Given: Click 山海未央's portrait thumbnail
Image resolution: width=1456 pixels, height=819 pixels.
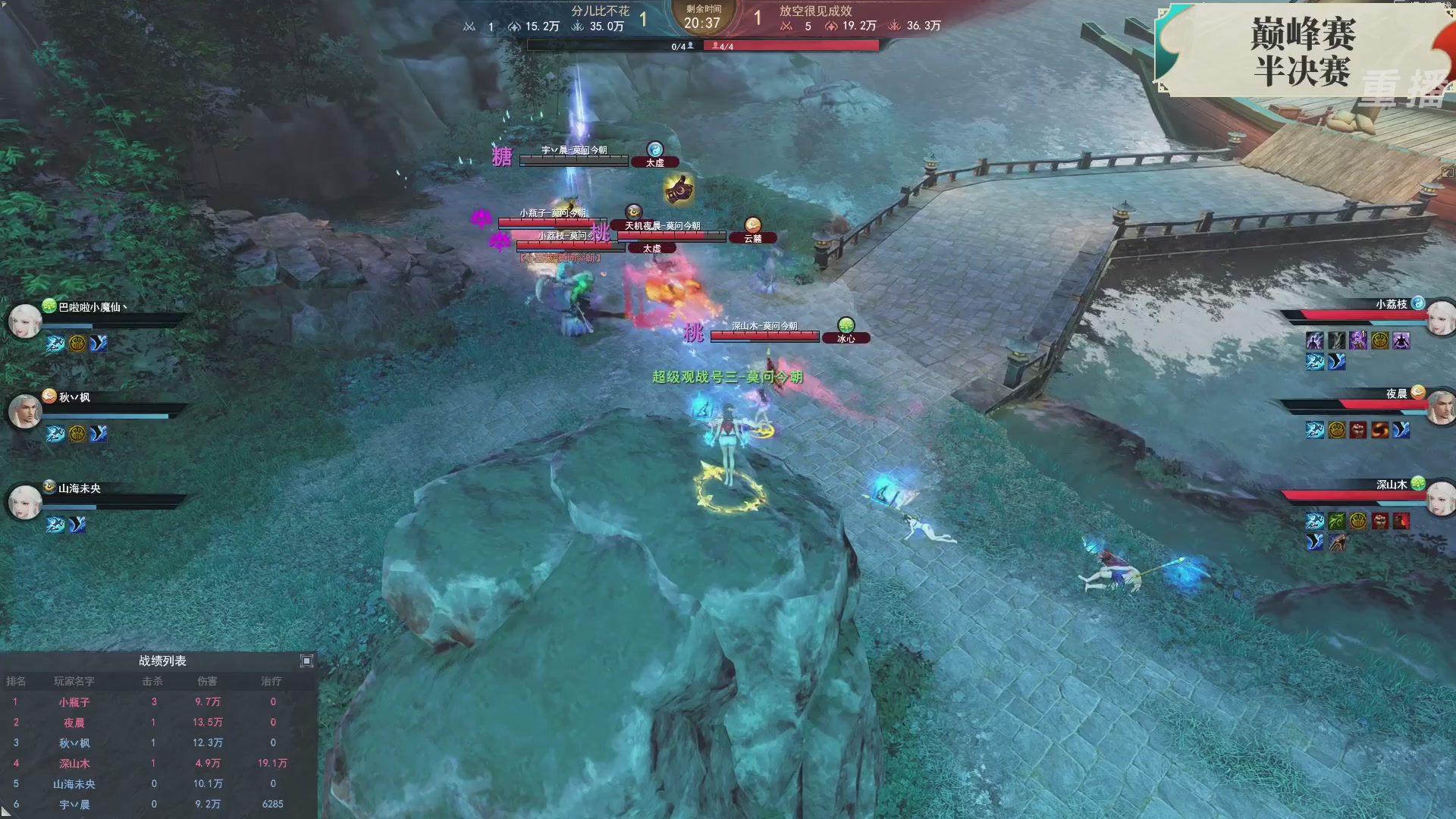Looking at the screenshot, I should [26, 501].
